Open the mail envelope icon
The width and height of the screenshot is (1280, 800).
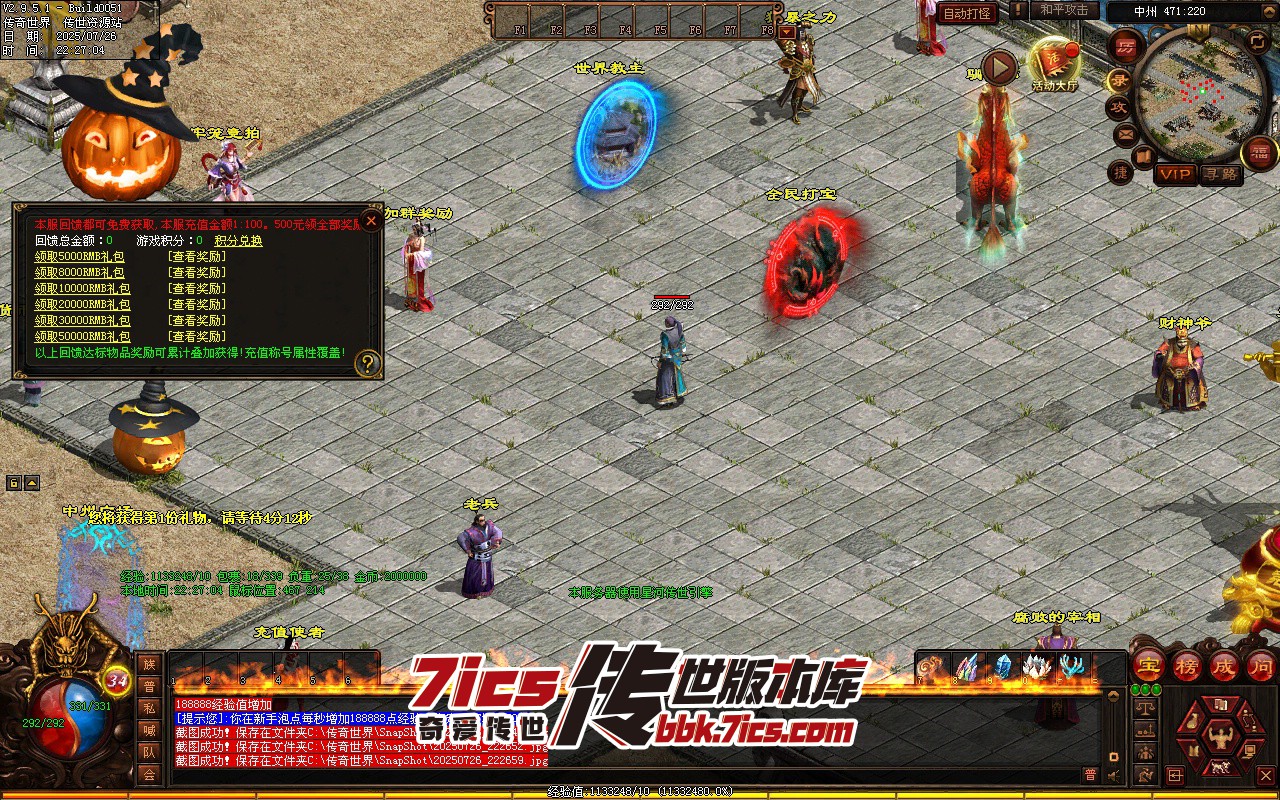point(1125,134)
